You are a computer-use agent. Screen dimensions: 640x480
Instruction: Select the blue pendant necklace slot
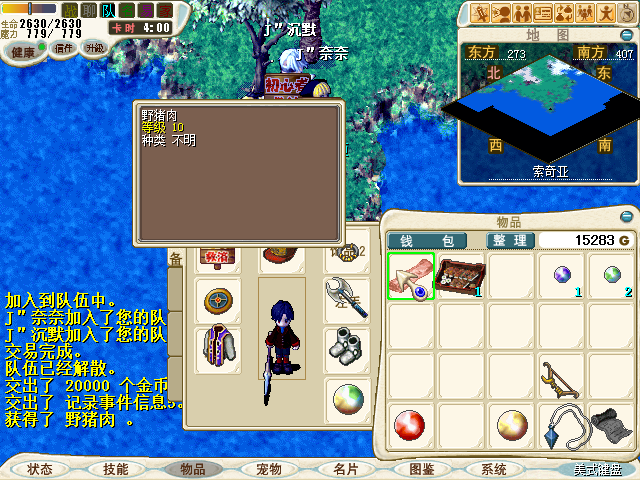click(564, 426)
